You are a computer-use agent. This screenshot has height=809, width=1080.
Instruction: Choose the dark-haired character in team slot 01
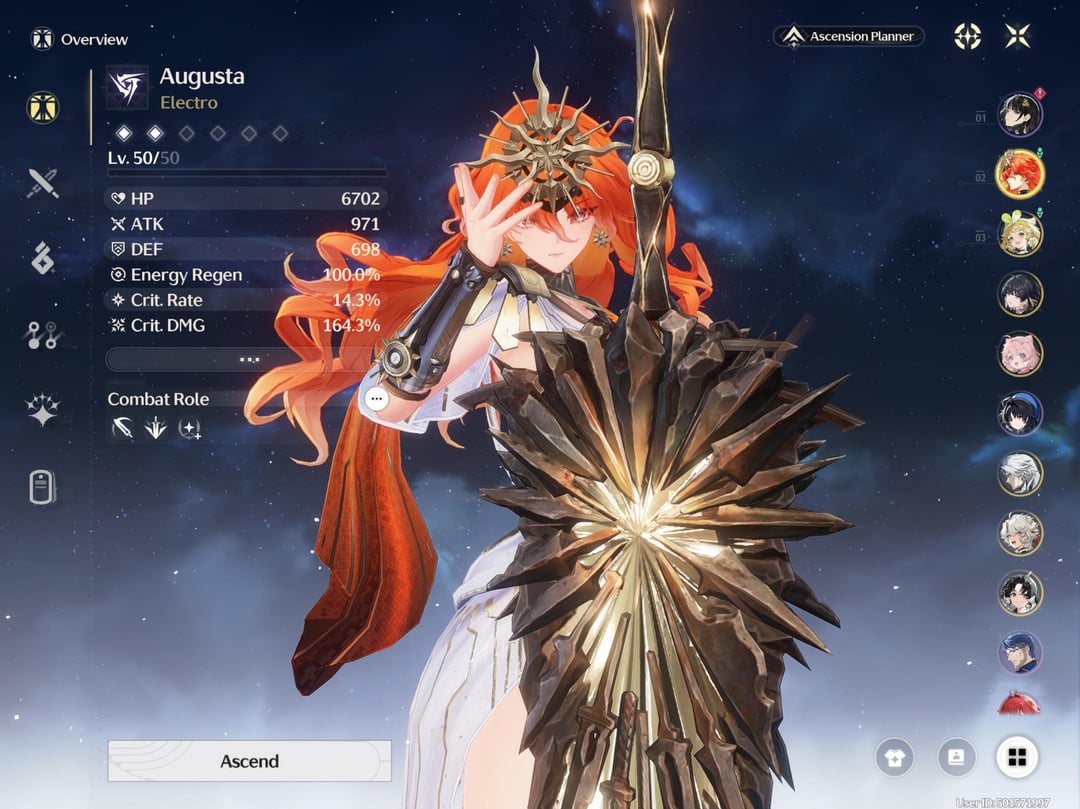coord(1020,114)
